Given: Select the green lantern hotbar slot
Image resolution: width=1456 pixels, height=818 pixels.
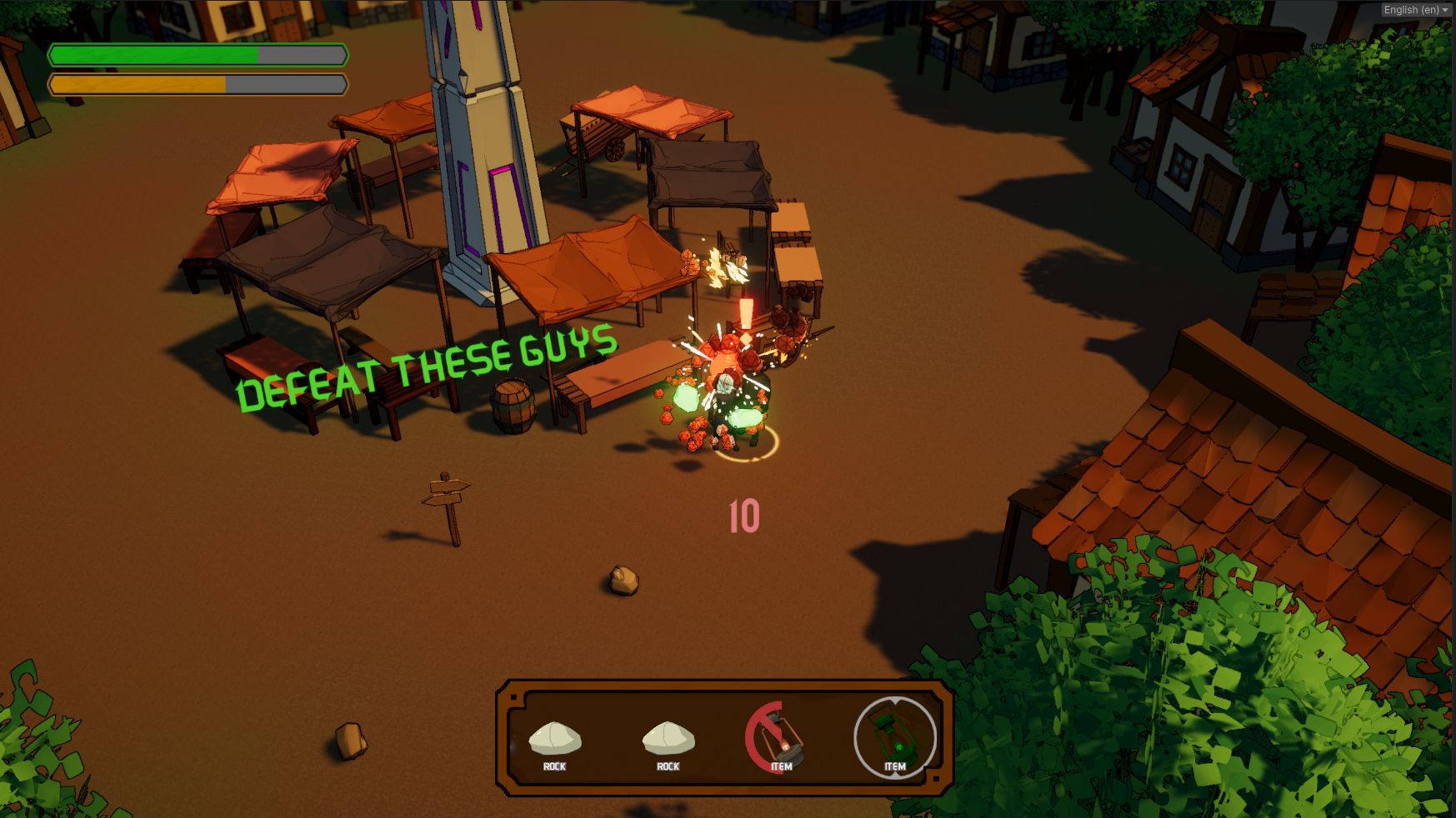Looking at the screenshot, I should click(894, 737).
